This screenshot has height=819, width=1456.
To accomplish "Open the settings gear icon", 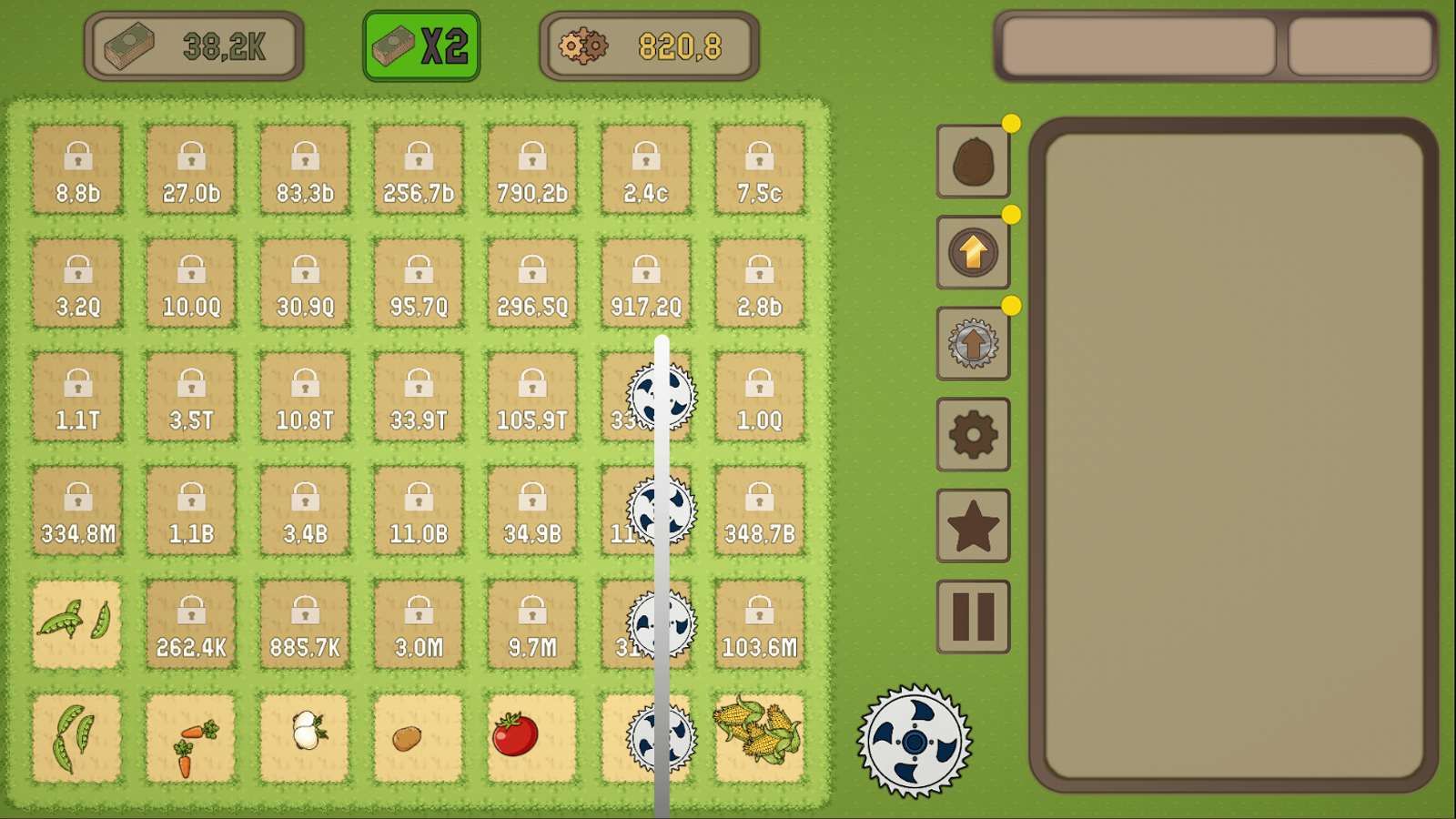I will [972, 435].
